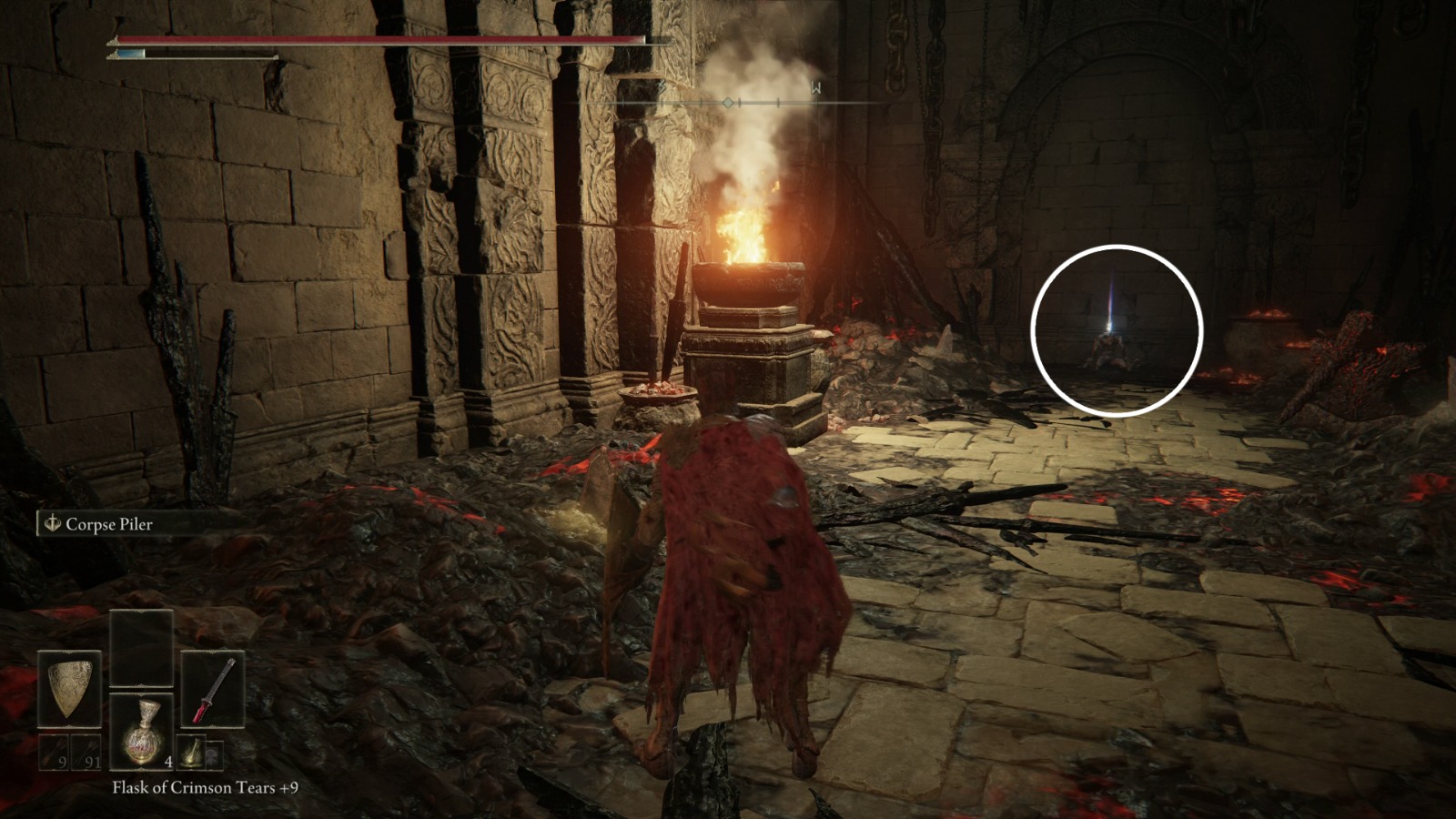Click the bowl of offerings beside the altar
1456x819 pixels.
pyautogui.click(x=658, y=393)
